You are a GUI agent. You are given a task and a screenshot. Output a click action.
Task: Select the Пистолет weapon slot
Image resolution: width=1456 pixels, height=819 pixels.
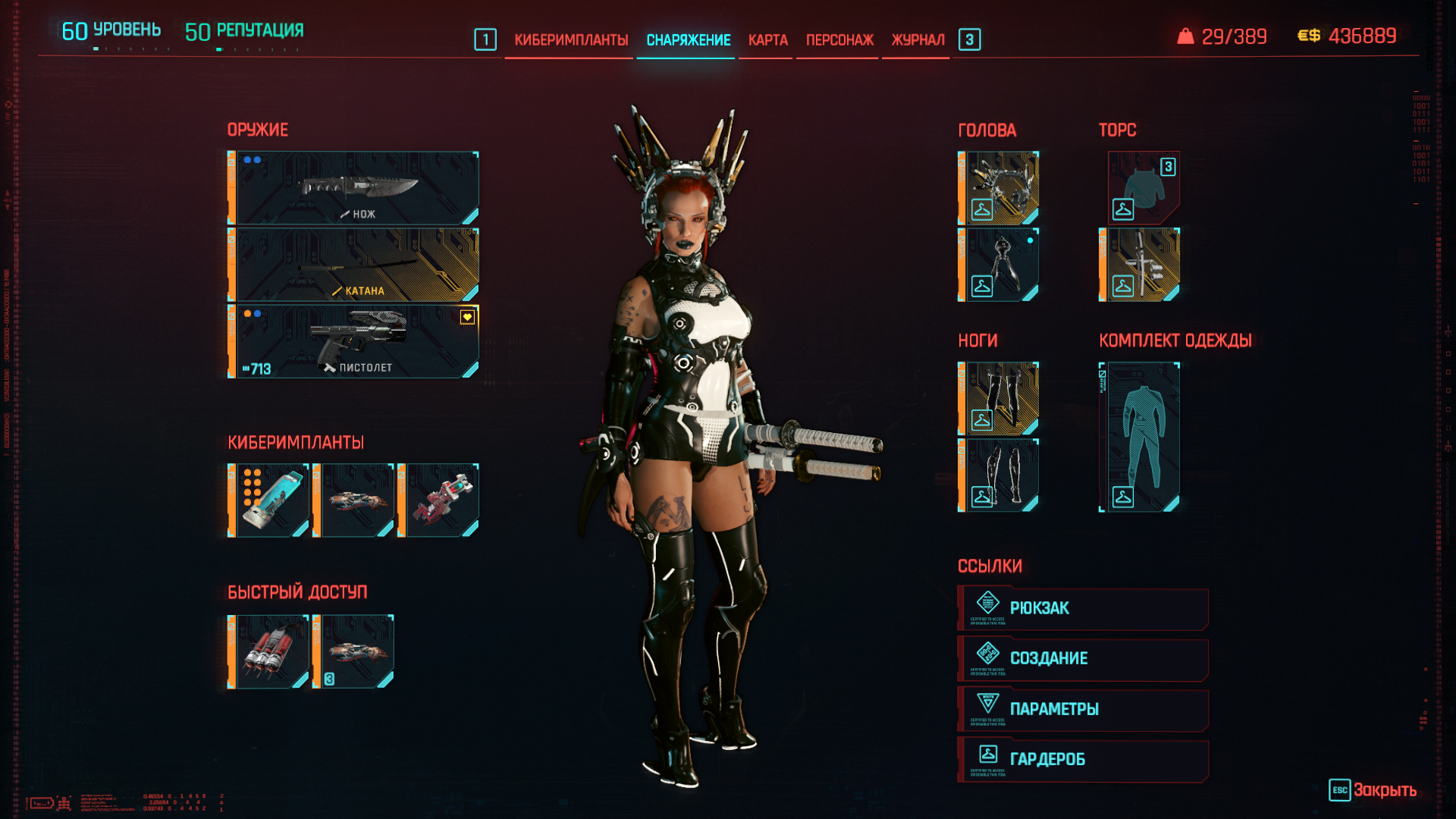(x=353, y=341)
